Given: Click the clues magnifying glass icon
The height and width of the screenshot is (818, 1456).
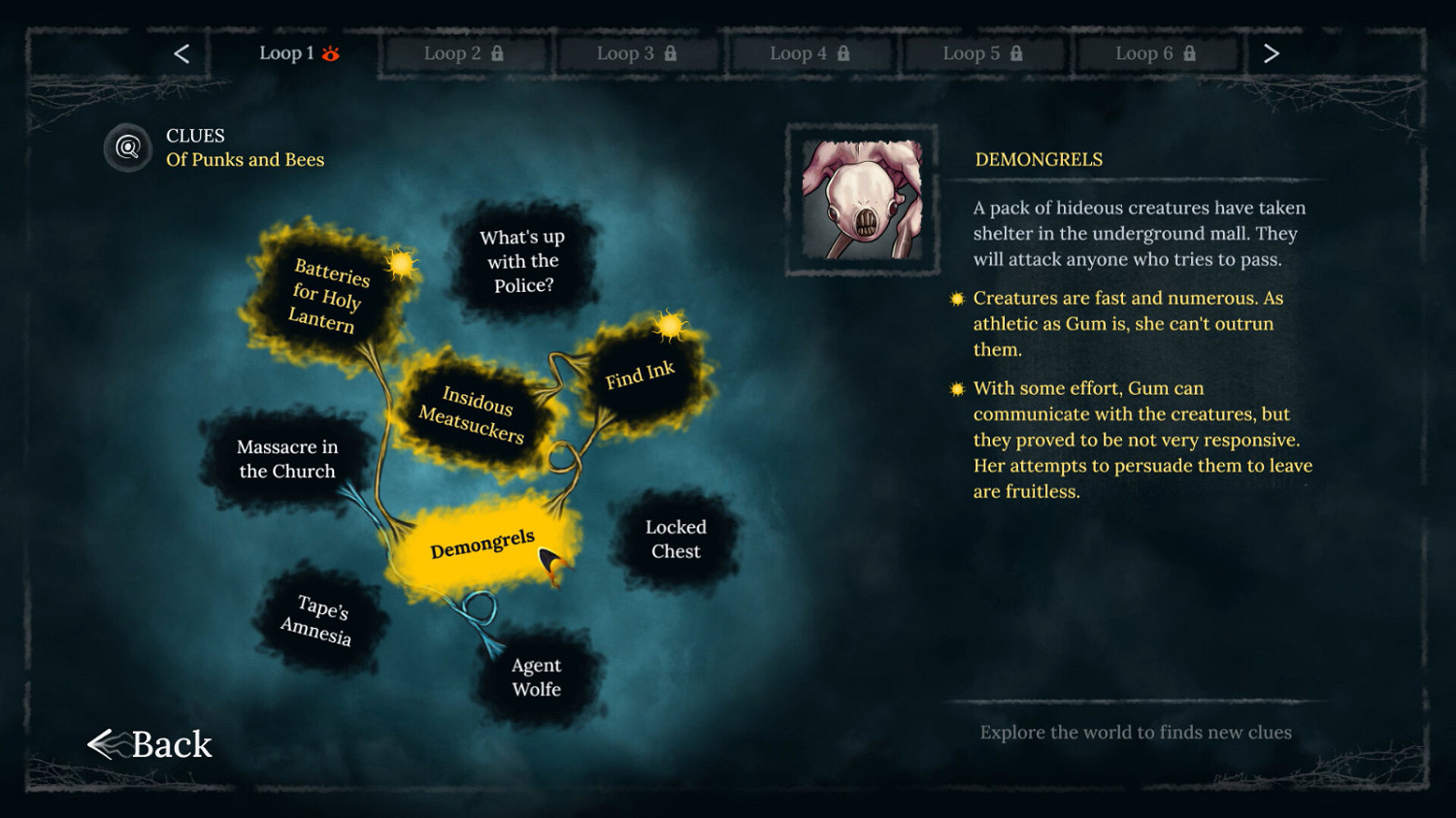Looking at the screenshot, I should point(127,147).
